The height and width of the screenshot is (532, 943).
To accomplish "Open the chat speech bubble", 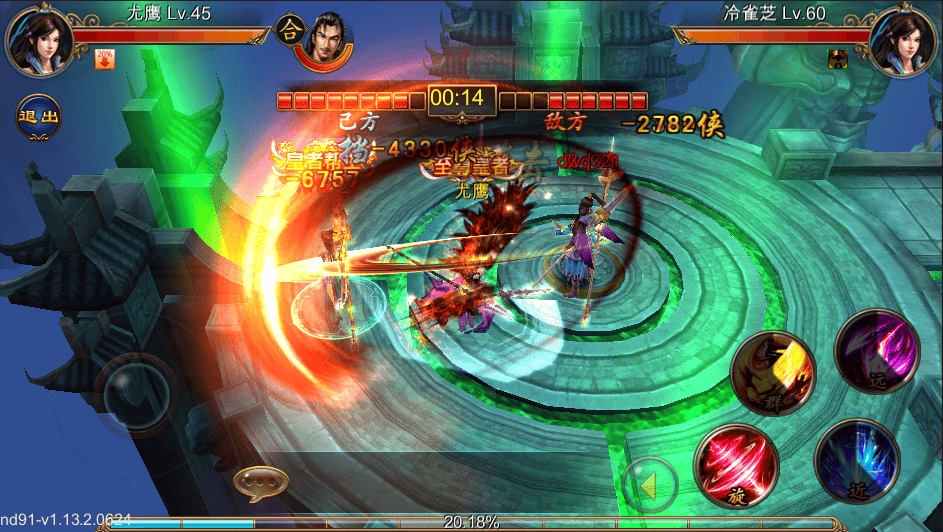I will tap(261, 484).
